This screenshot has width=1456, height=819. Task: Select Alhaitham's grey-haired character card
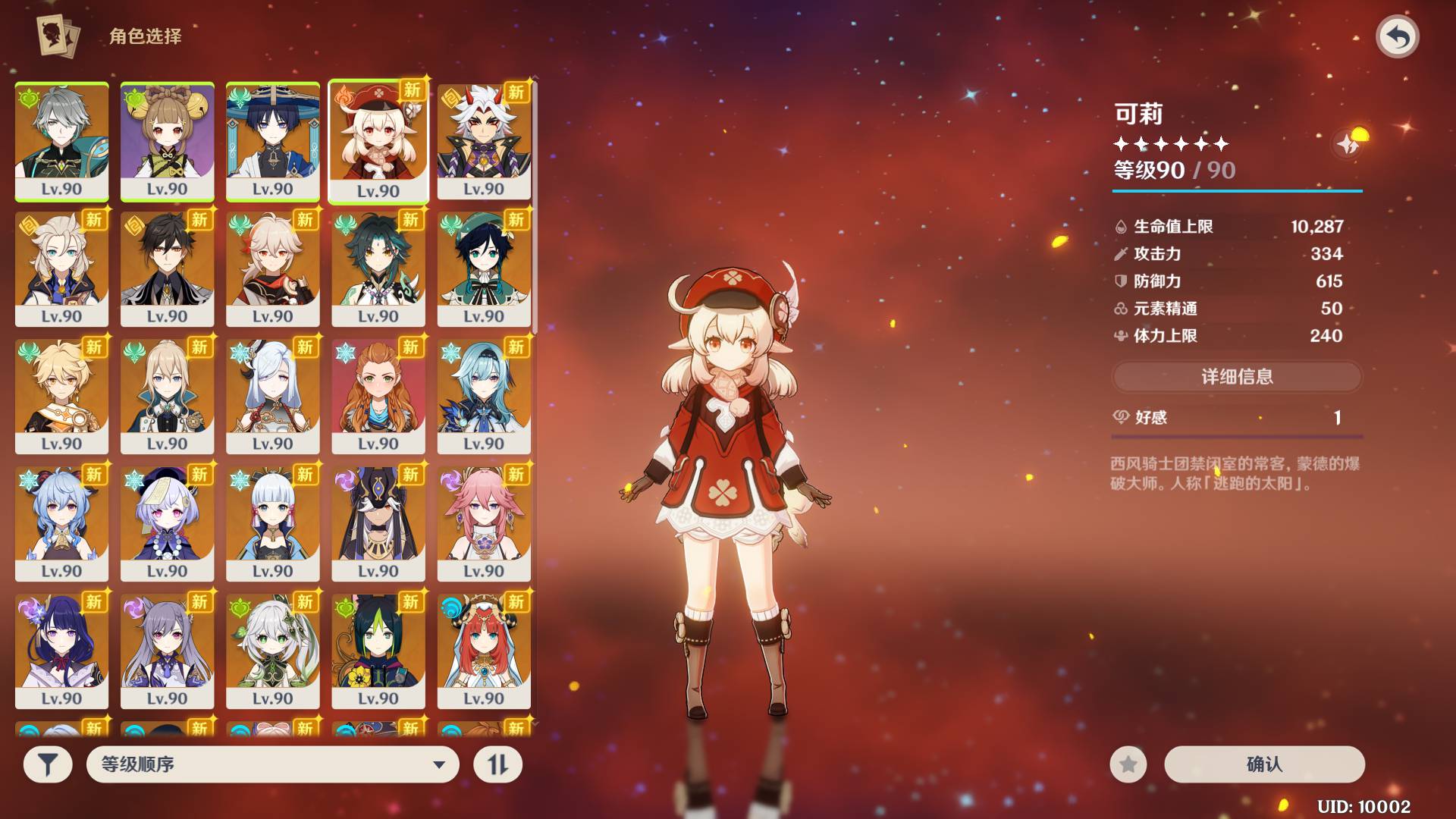(61, 141)
